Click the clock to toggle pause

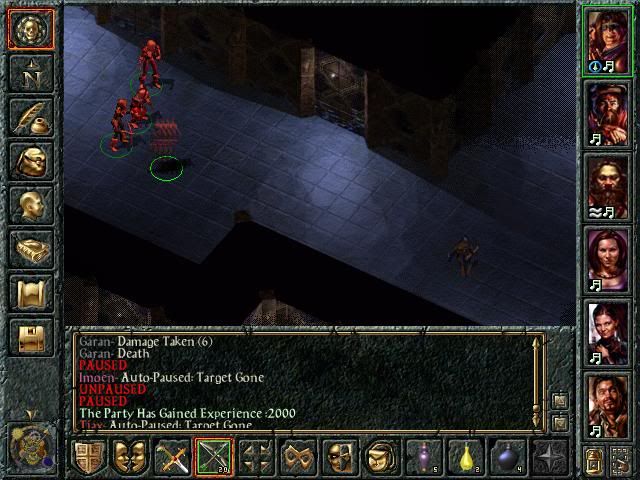[x=29, y=443]
